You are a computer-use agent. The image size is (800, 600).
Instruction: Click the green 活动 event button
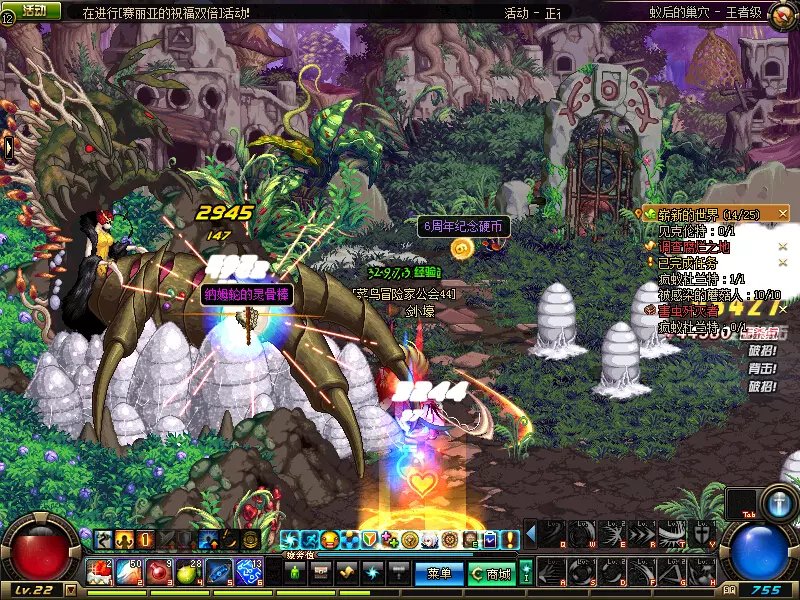click(33, 10)
